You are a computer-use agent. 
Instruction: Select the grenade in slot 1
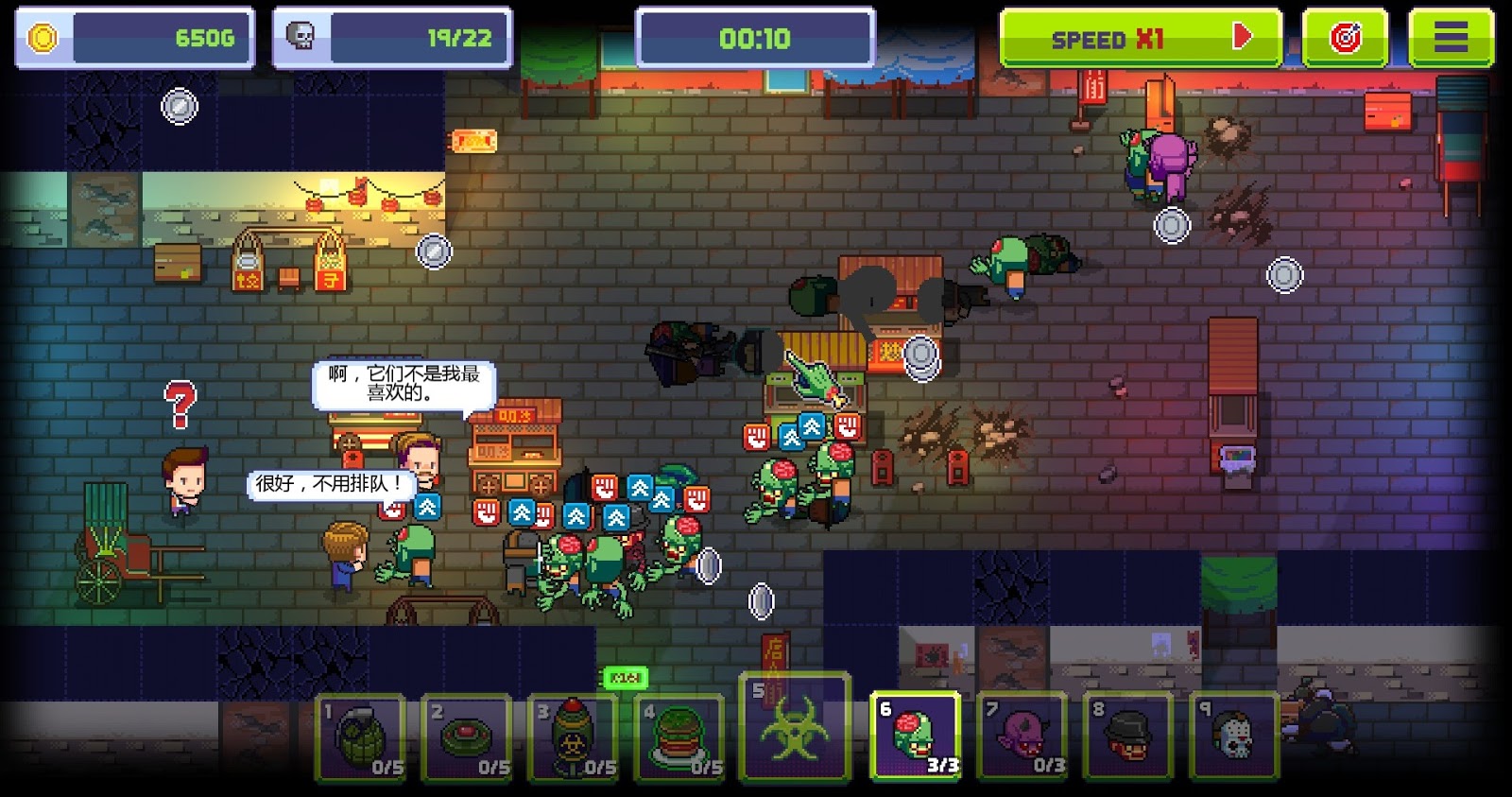click(x=360, y=738)
